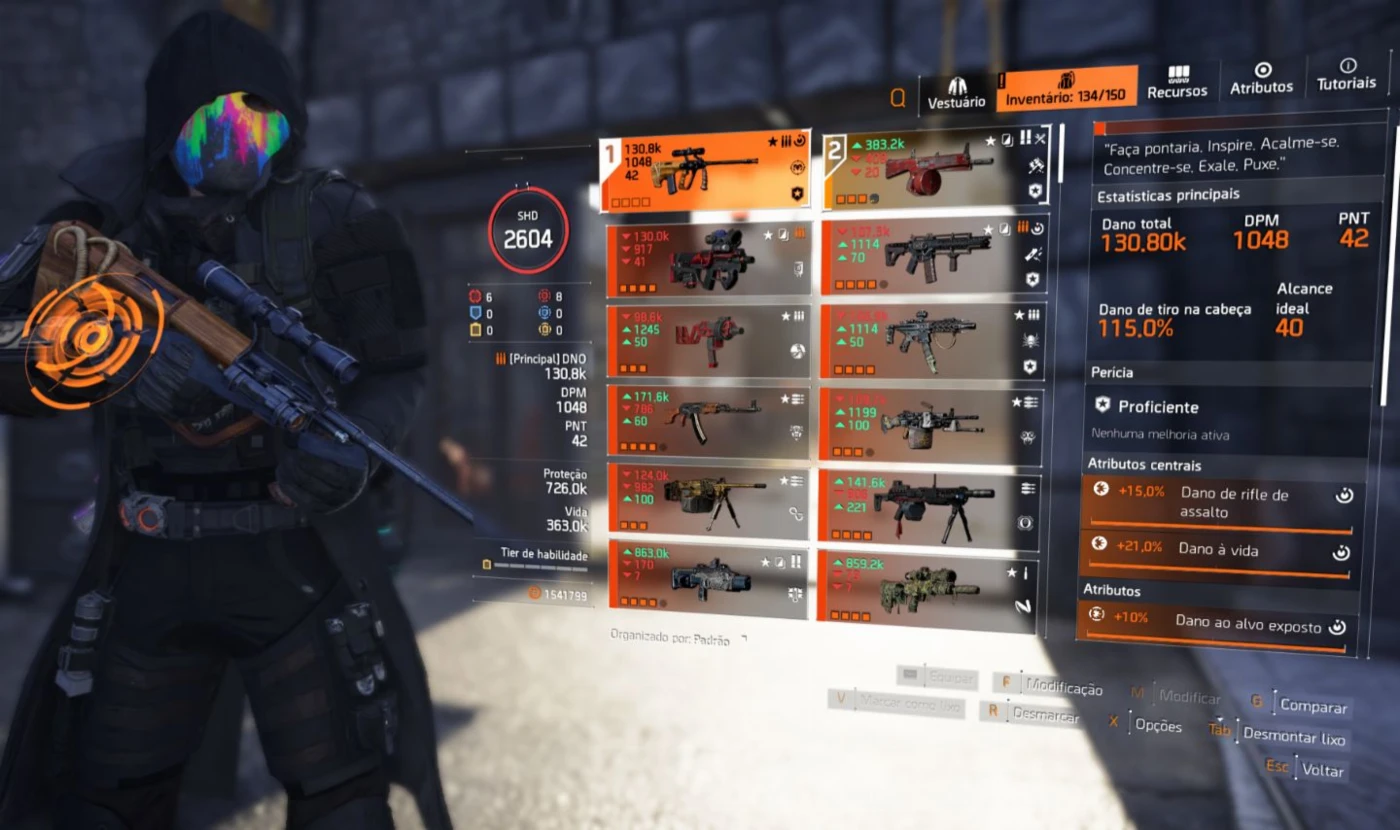Open the Opções menu
The image size is (1400, 830).
[1157, 725]
